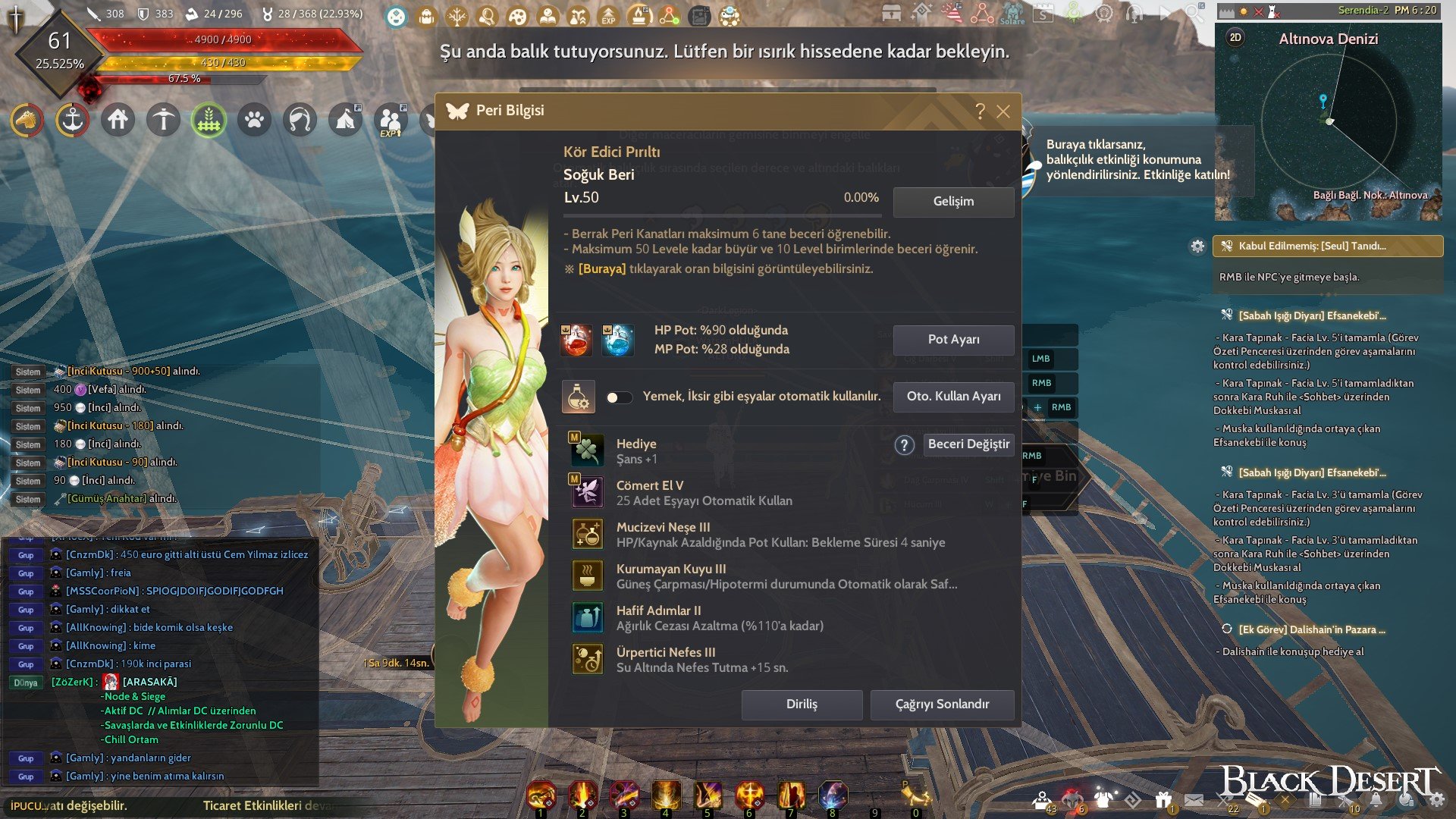Click the anchor ship icon
The image size is (1456, 819).
pos(72,120)
